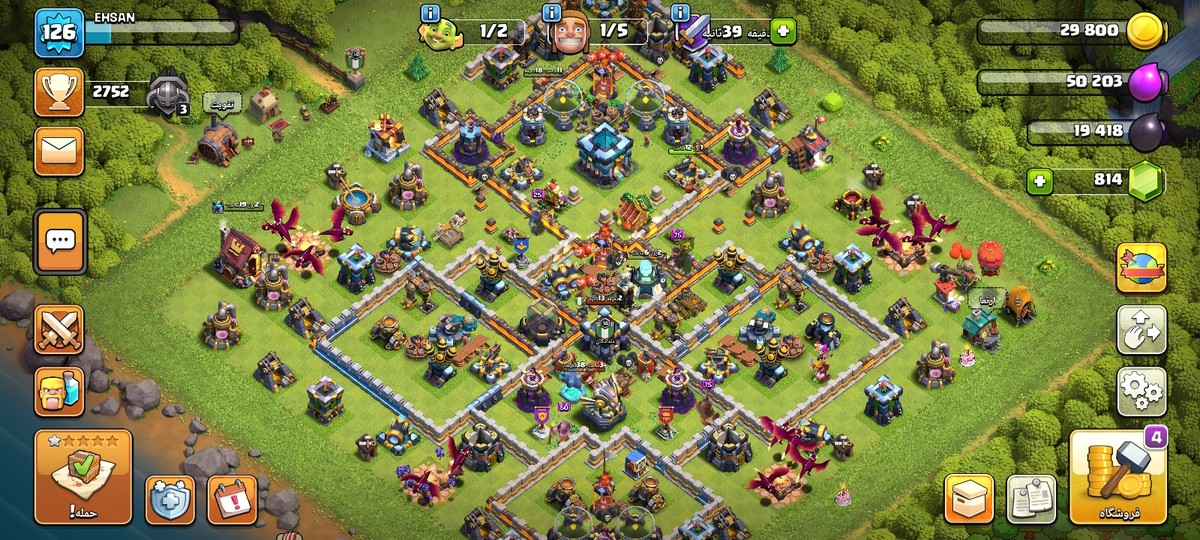Show info above the 1/5 builder face

click(x=551, y=13)
